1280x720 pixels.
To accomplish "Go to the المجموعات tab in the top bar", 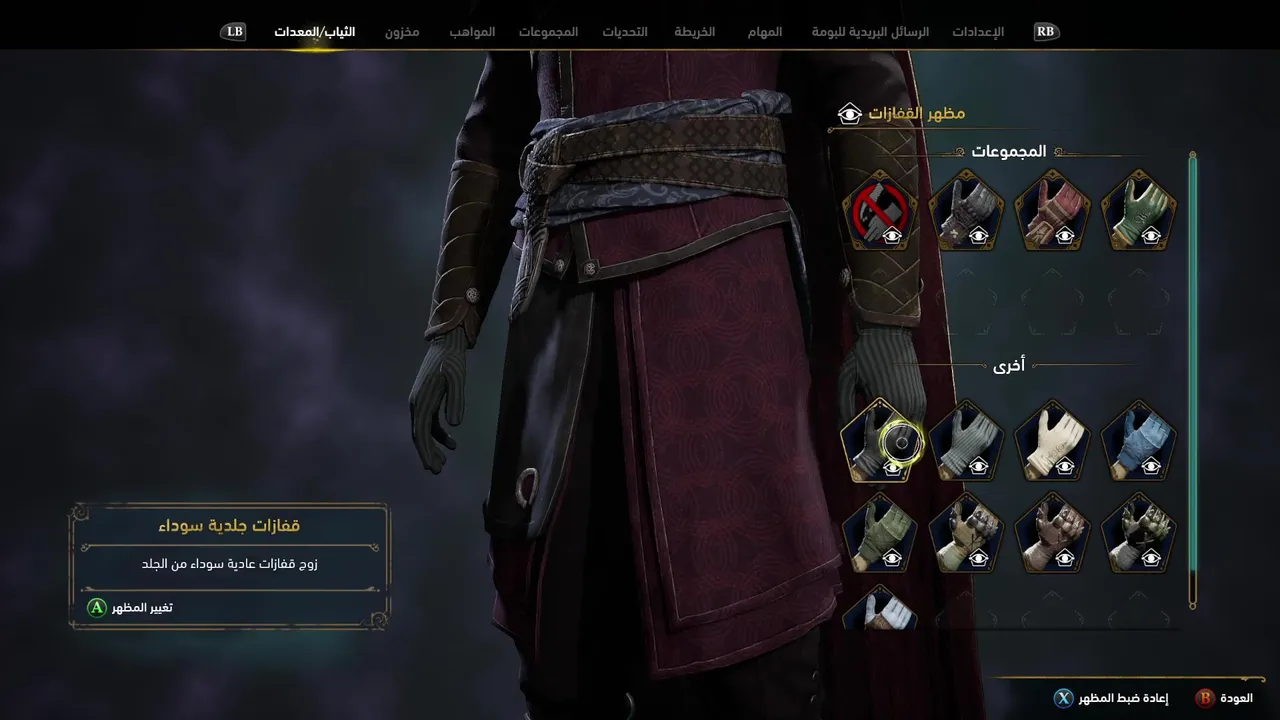I will pyautogui.click(x=548, y=32).
